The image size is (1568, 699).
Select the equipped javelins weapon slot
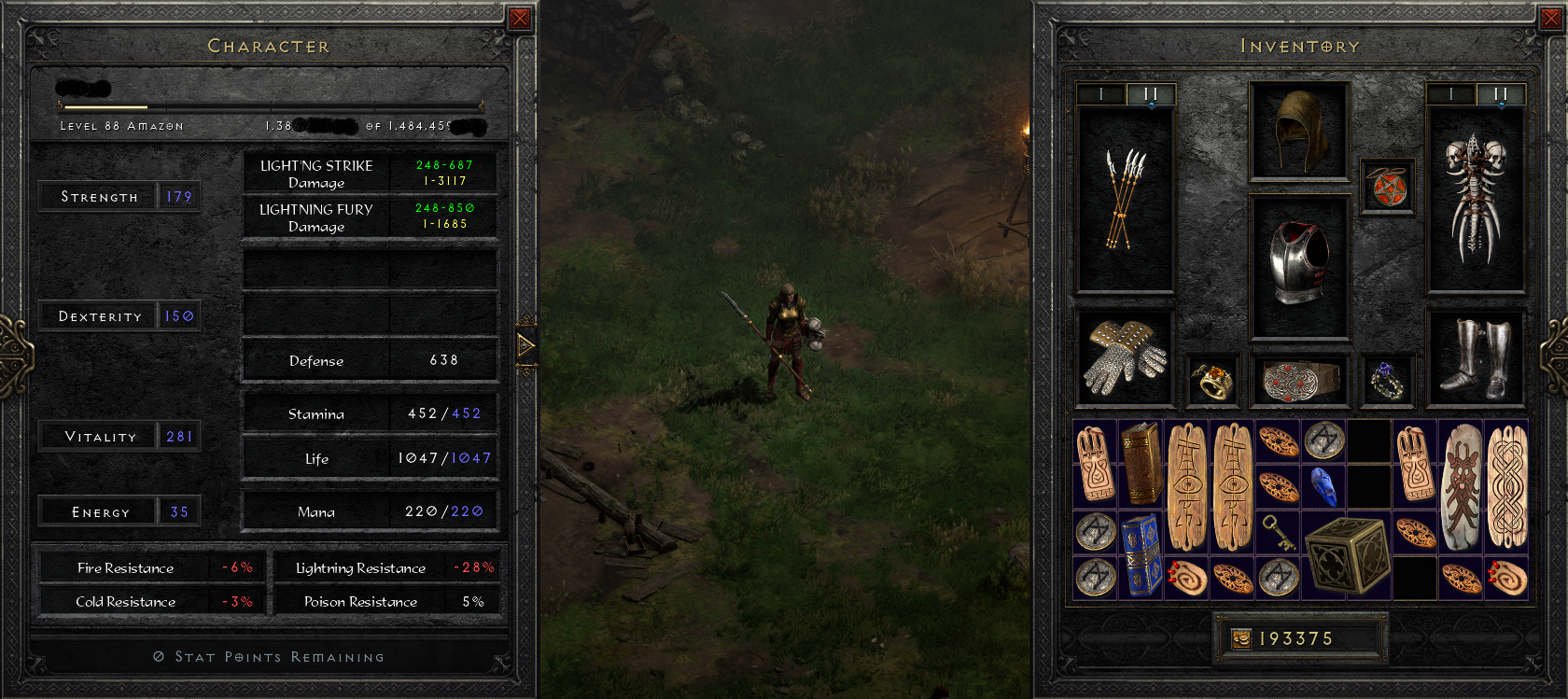1125,201
